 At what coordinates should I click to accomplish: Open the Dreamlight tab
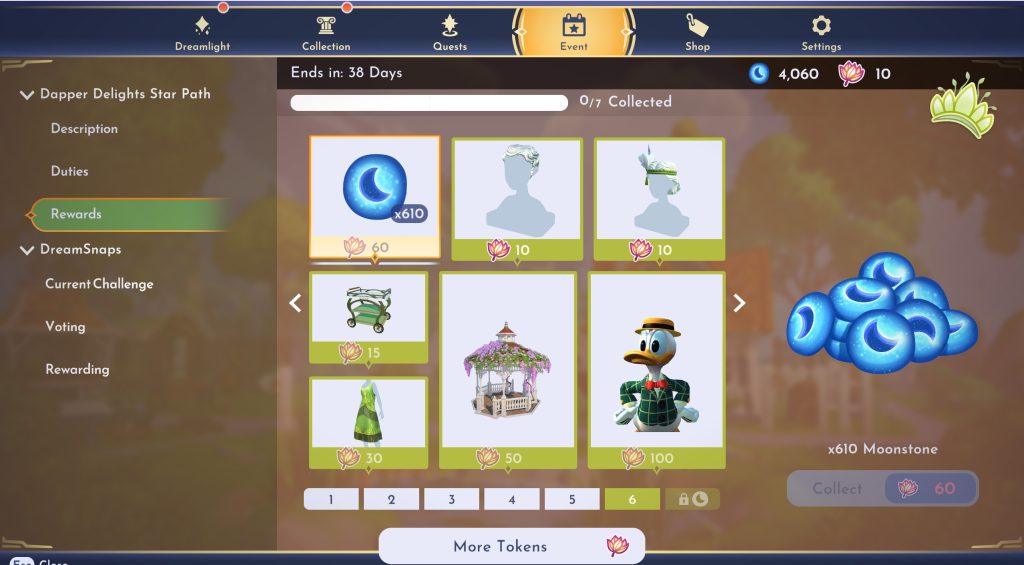[x=202, y=33]
